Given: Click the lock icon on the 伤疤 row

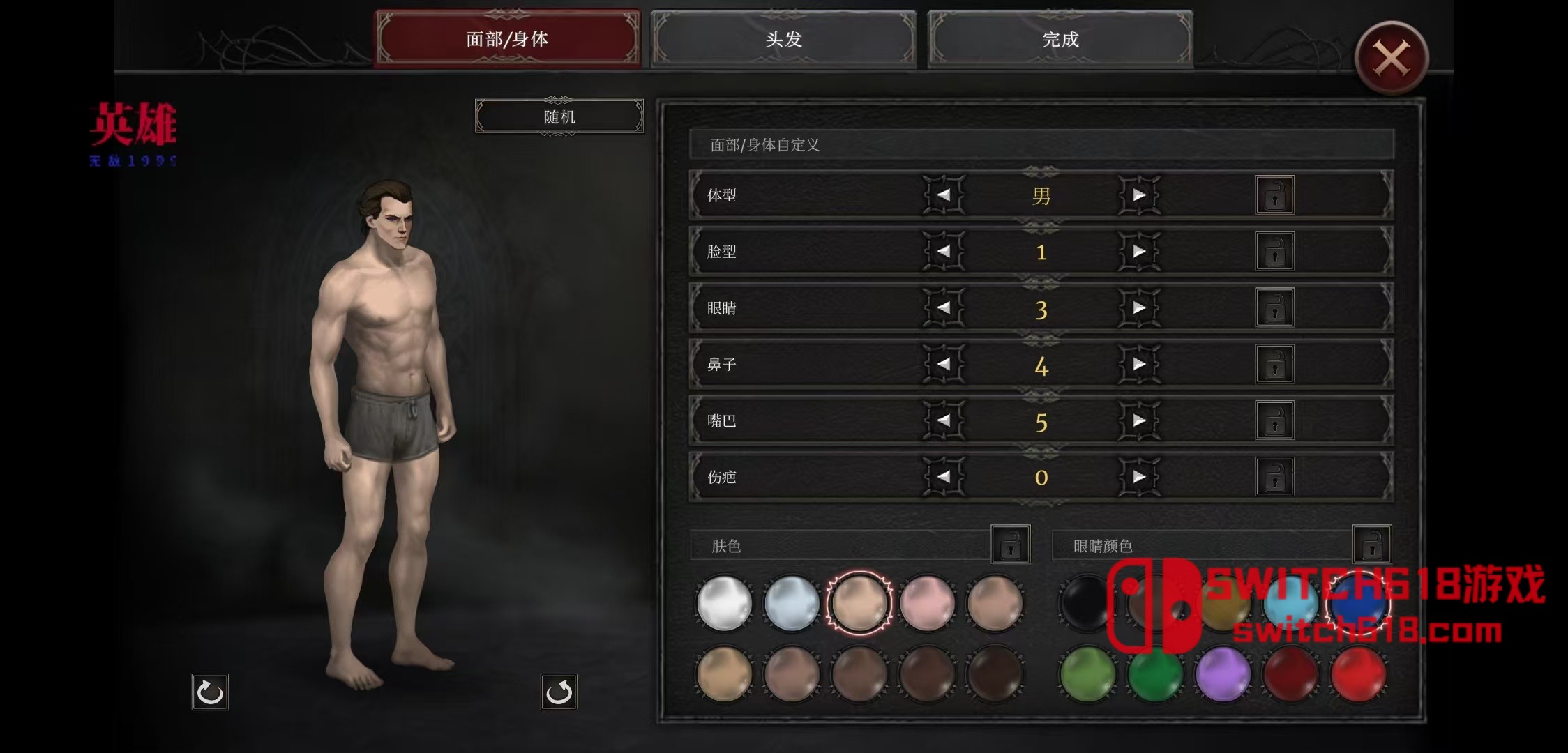Looking at the screenshot, I should click(x=1274, y=477).
